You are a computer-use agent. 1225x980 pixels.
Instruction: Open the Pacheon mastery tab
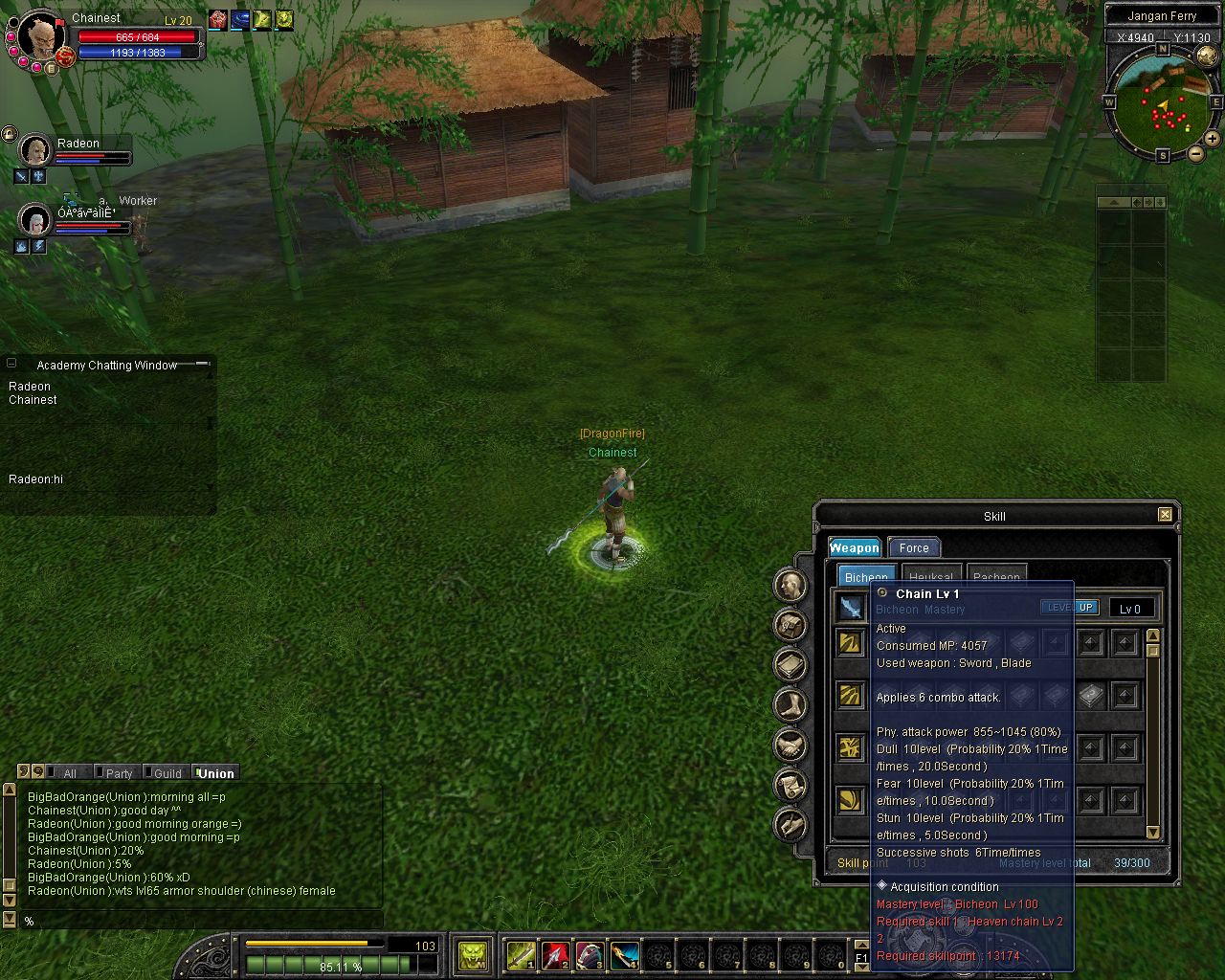pyautogui.click(x=996, y=576)
